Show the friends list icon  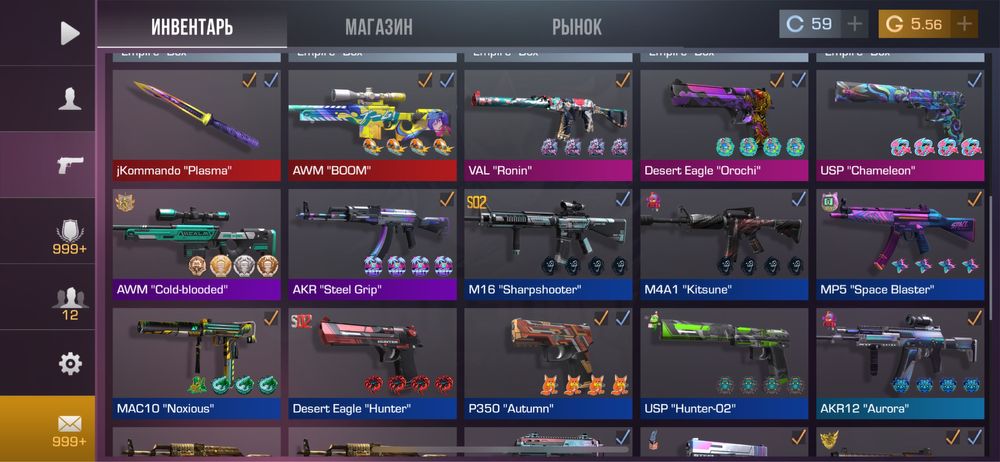(x=69, y=298)
